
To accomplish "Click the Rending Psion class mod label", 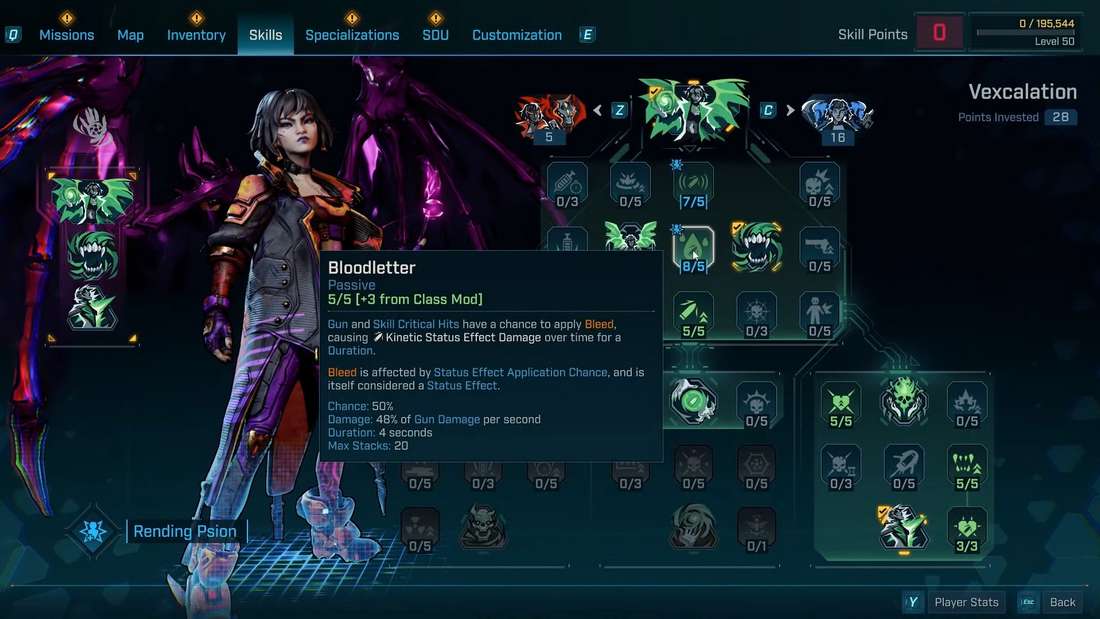I will tap(185, 532).
